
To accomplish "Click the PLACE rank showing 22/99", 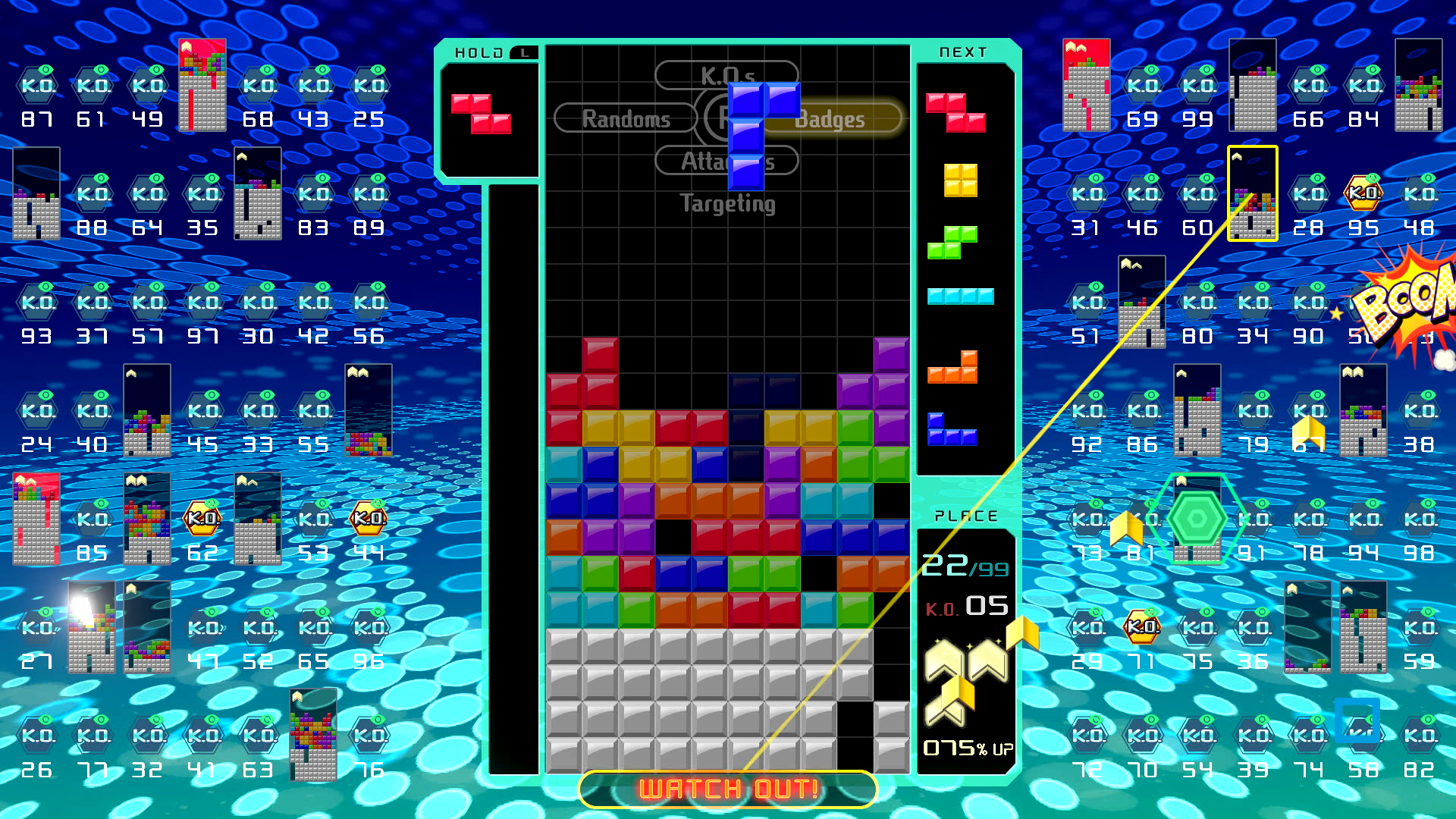I will click(963, 564).
